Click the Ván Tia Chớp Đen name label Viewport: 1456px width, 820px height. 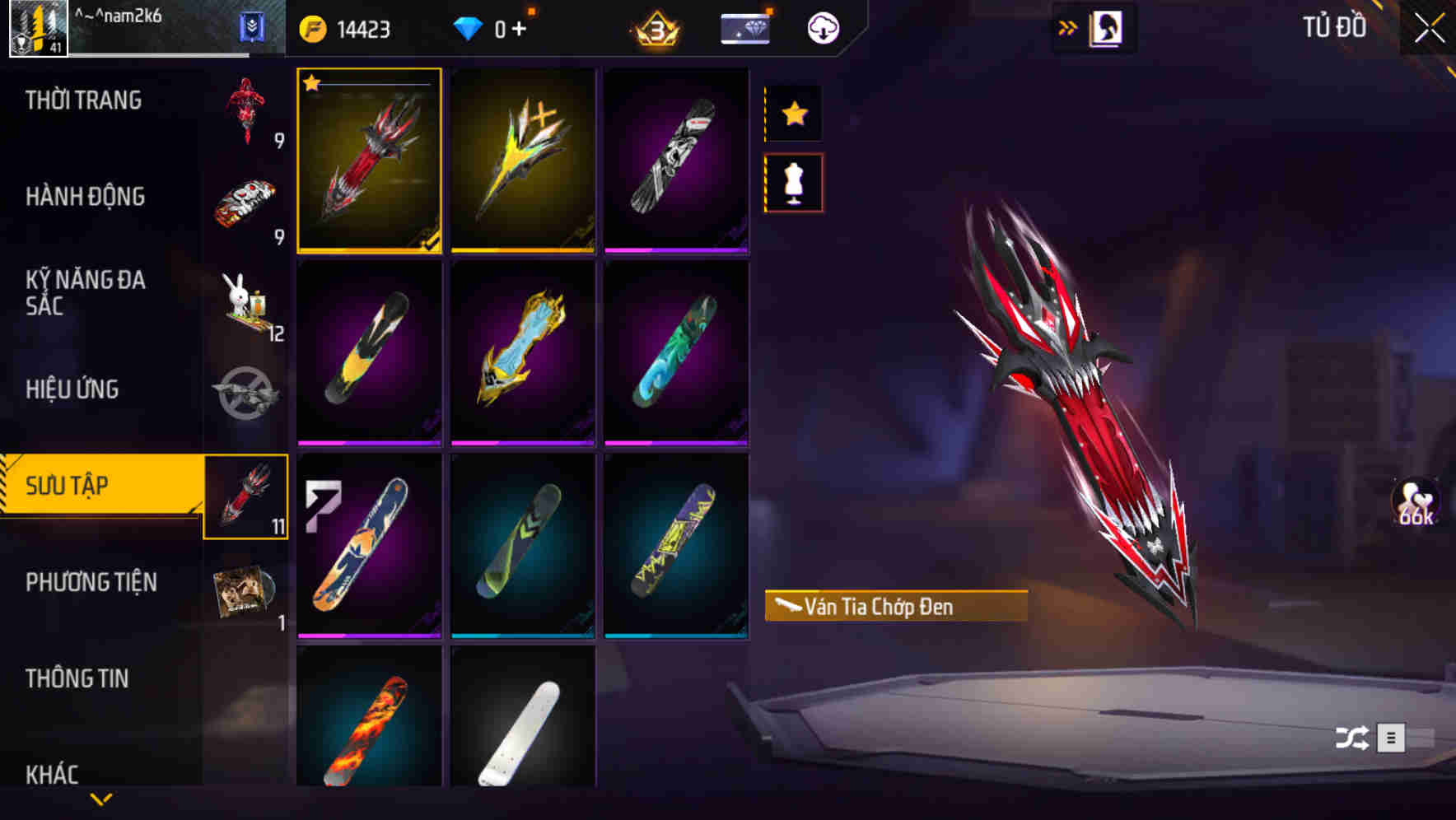896,608
